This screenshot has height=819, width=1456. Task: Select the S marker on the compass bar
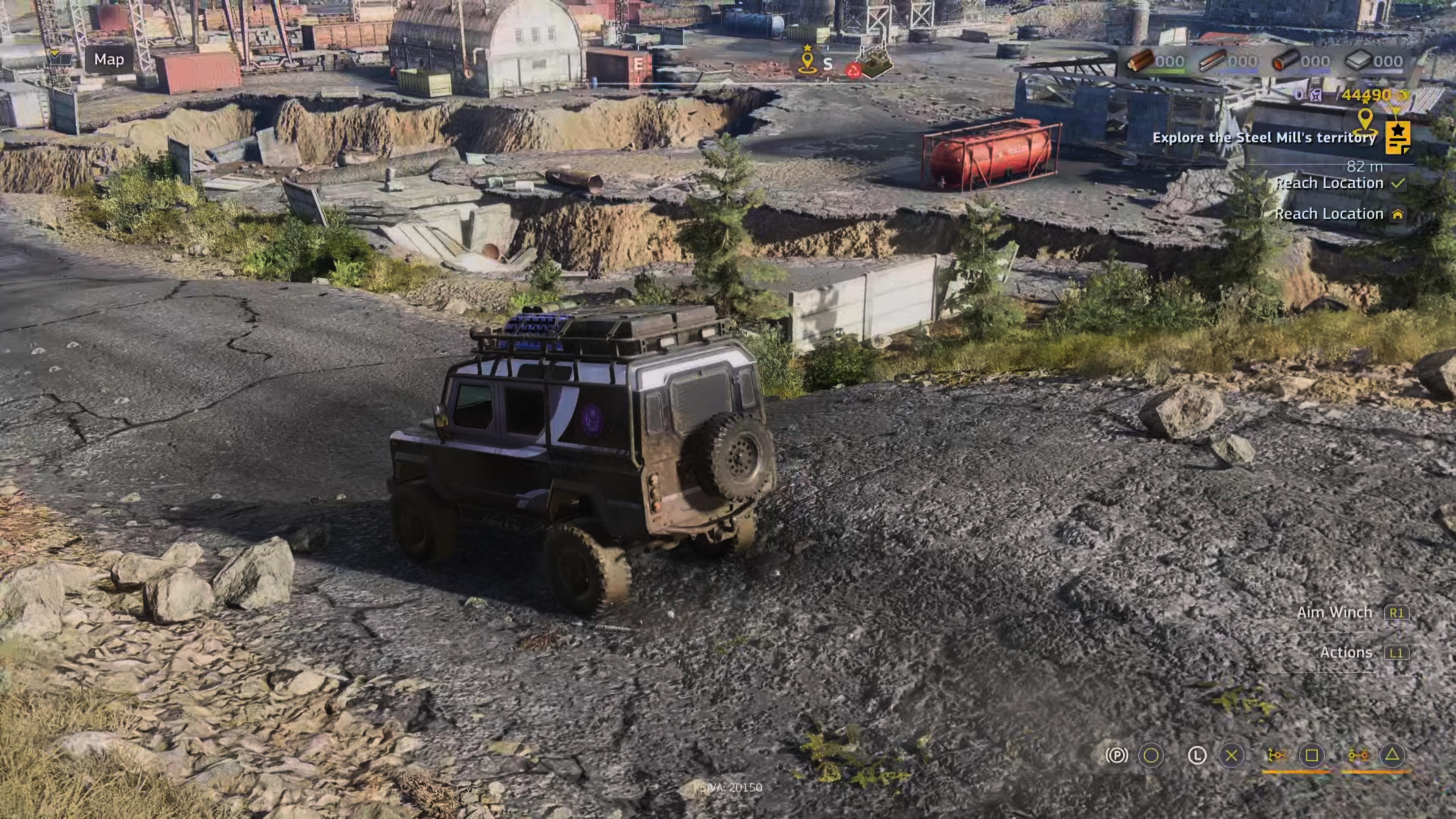click(828, 64)
